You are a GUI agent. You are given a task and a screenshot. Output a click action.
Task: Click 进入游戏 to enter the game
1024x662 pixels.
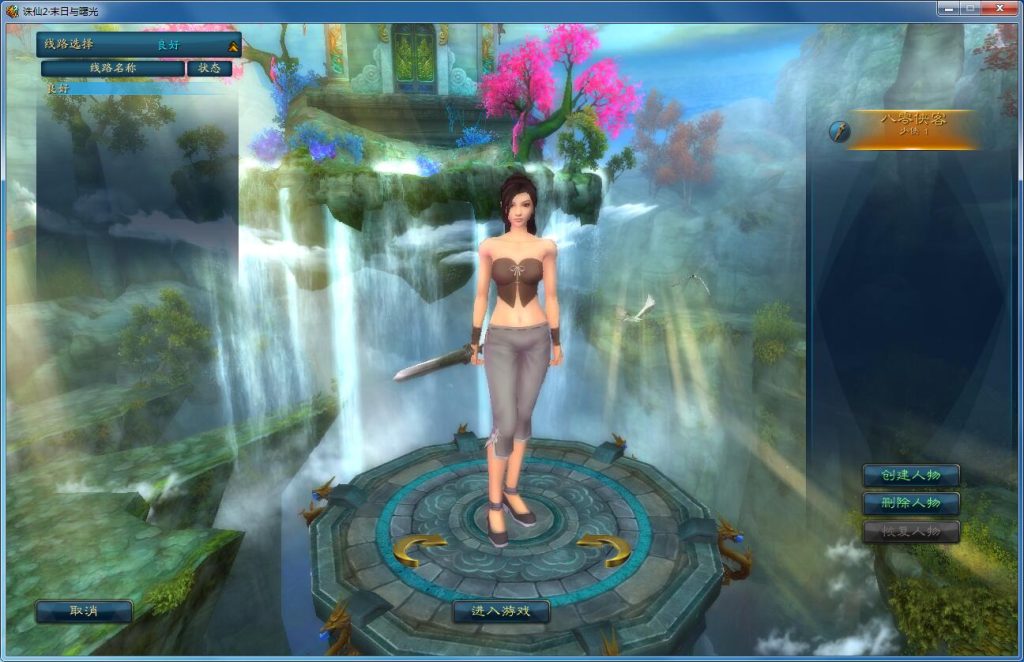[501, 611]
